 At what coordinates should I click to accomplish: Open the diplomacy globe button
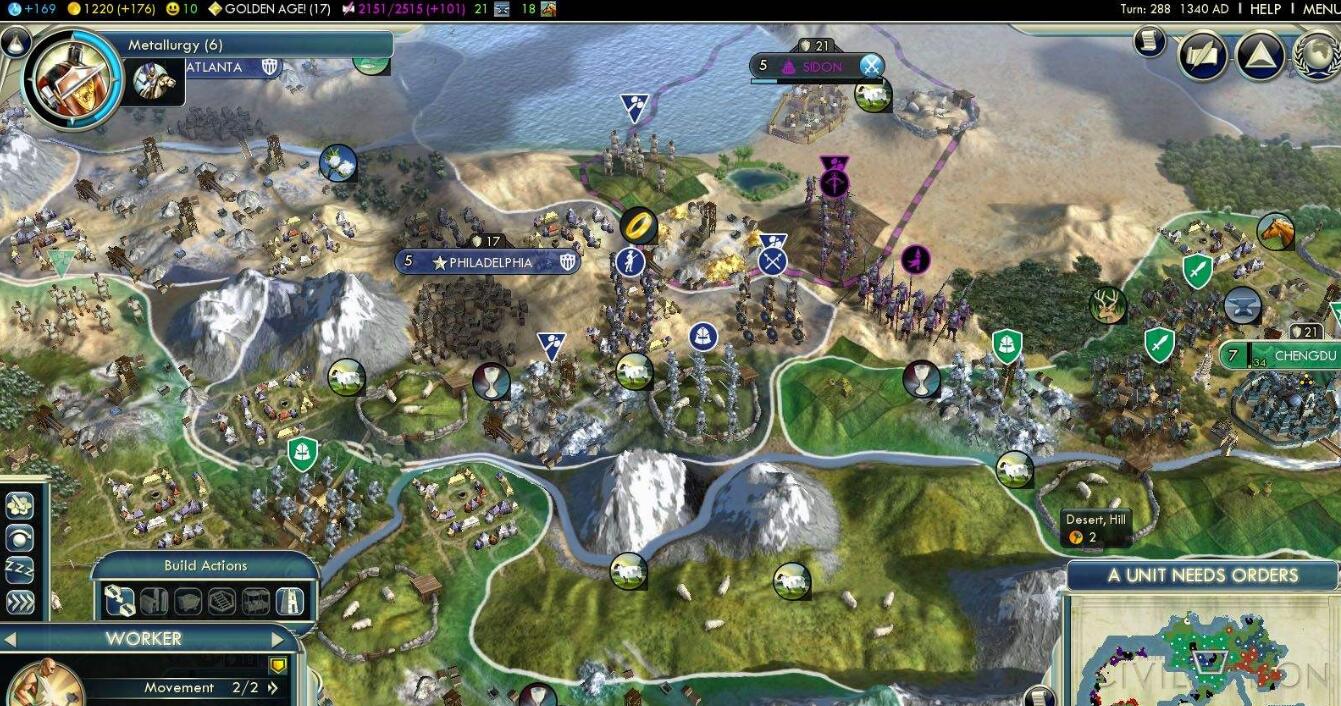coord(1318,56)
